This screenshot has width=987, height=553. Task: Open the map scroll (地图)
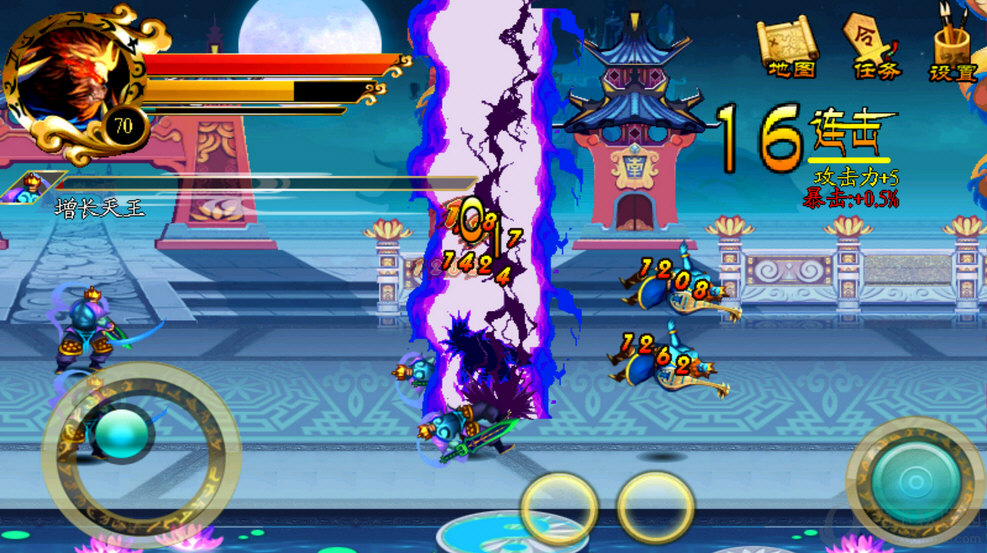point(791,47)
